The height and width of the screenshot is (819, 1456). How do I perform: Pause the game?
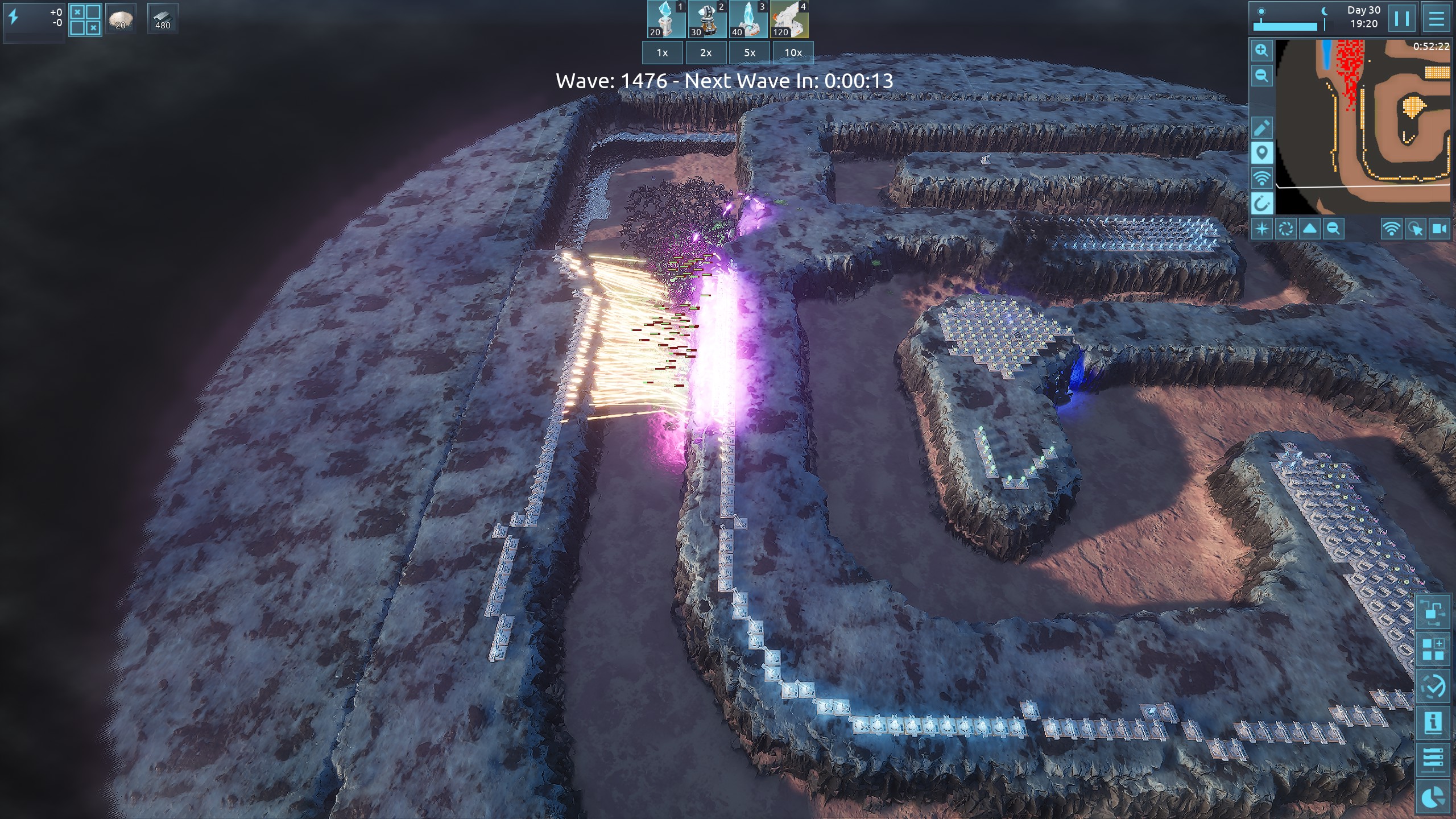tap(1402, 19)
